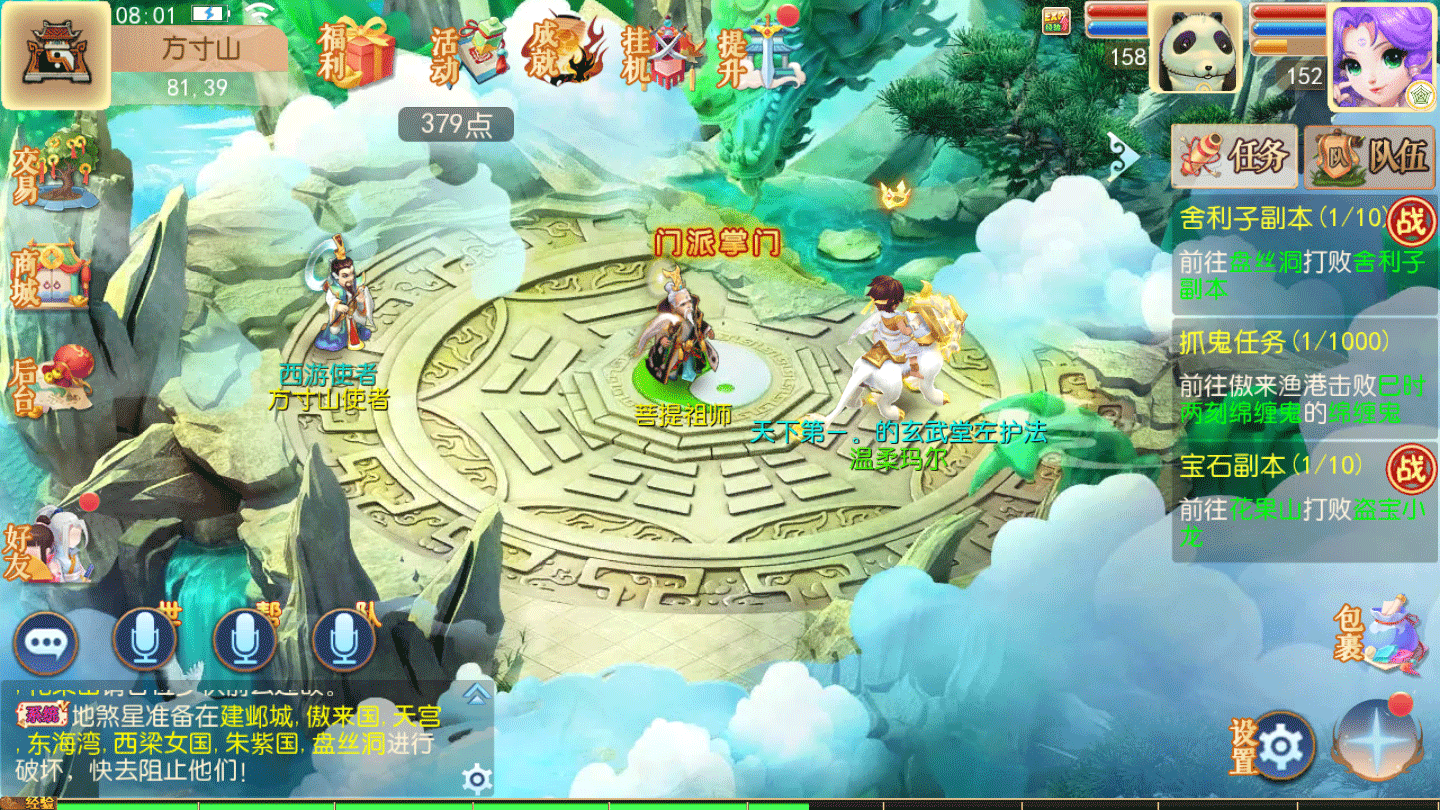This screenshot has height=810, width=1440.
Task: Switch to the 任务 quest tab
Action: 1235,156
